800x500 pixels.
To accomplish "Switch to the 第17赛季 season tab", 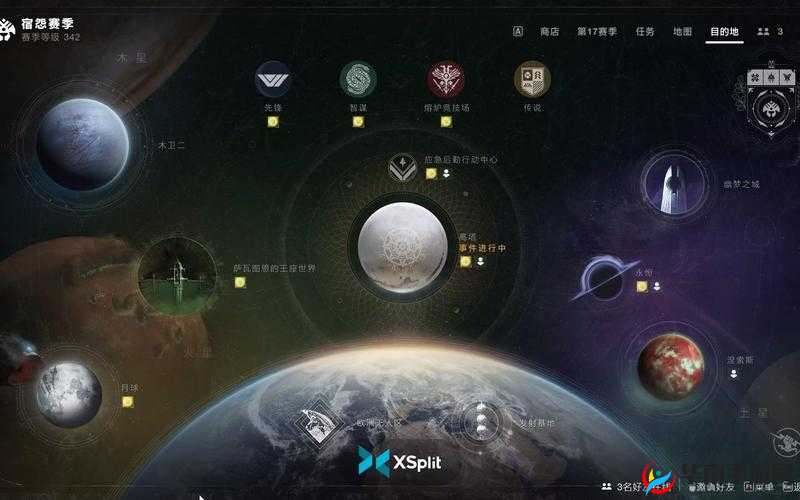I will click(597, 31).
